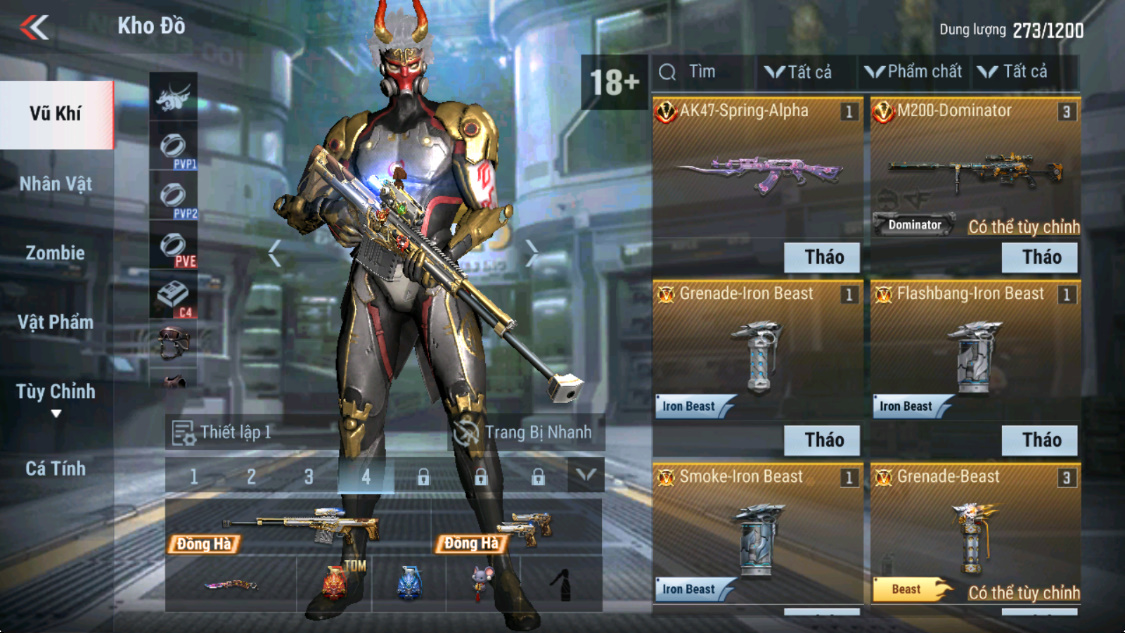Switch to loadout slot 2

coord(251,477)
